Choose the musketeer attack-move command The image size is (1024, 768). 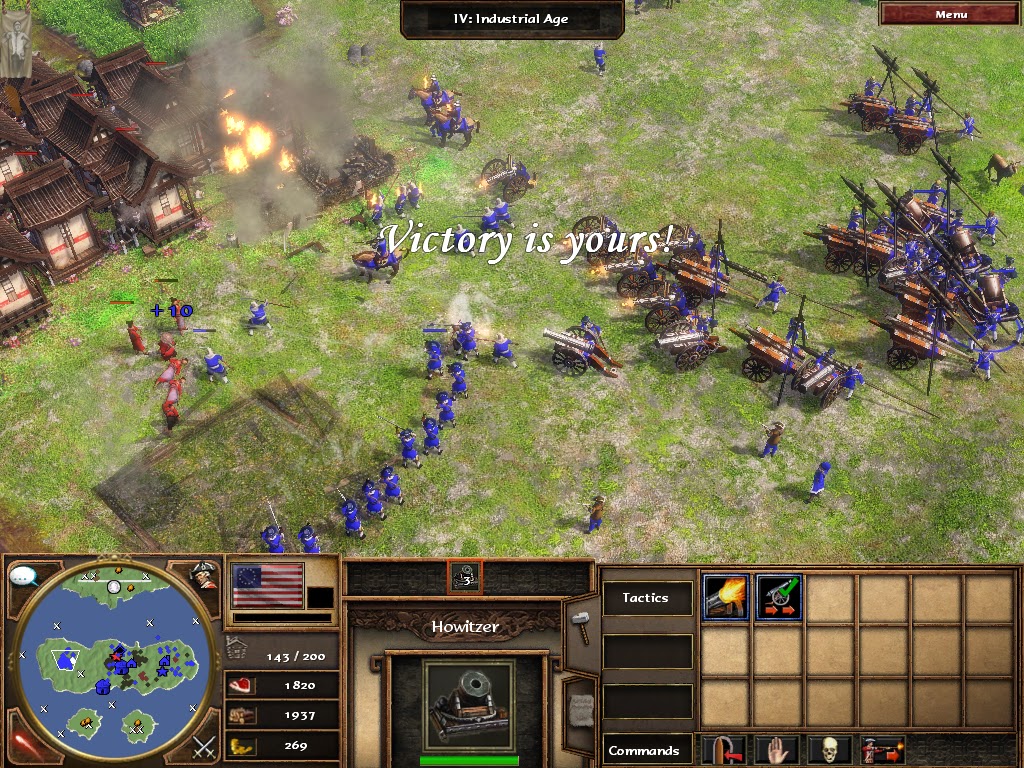click(881, 750)
